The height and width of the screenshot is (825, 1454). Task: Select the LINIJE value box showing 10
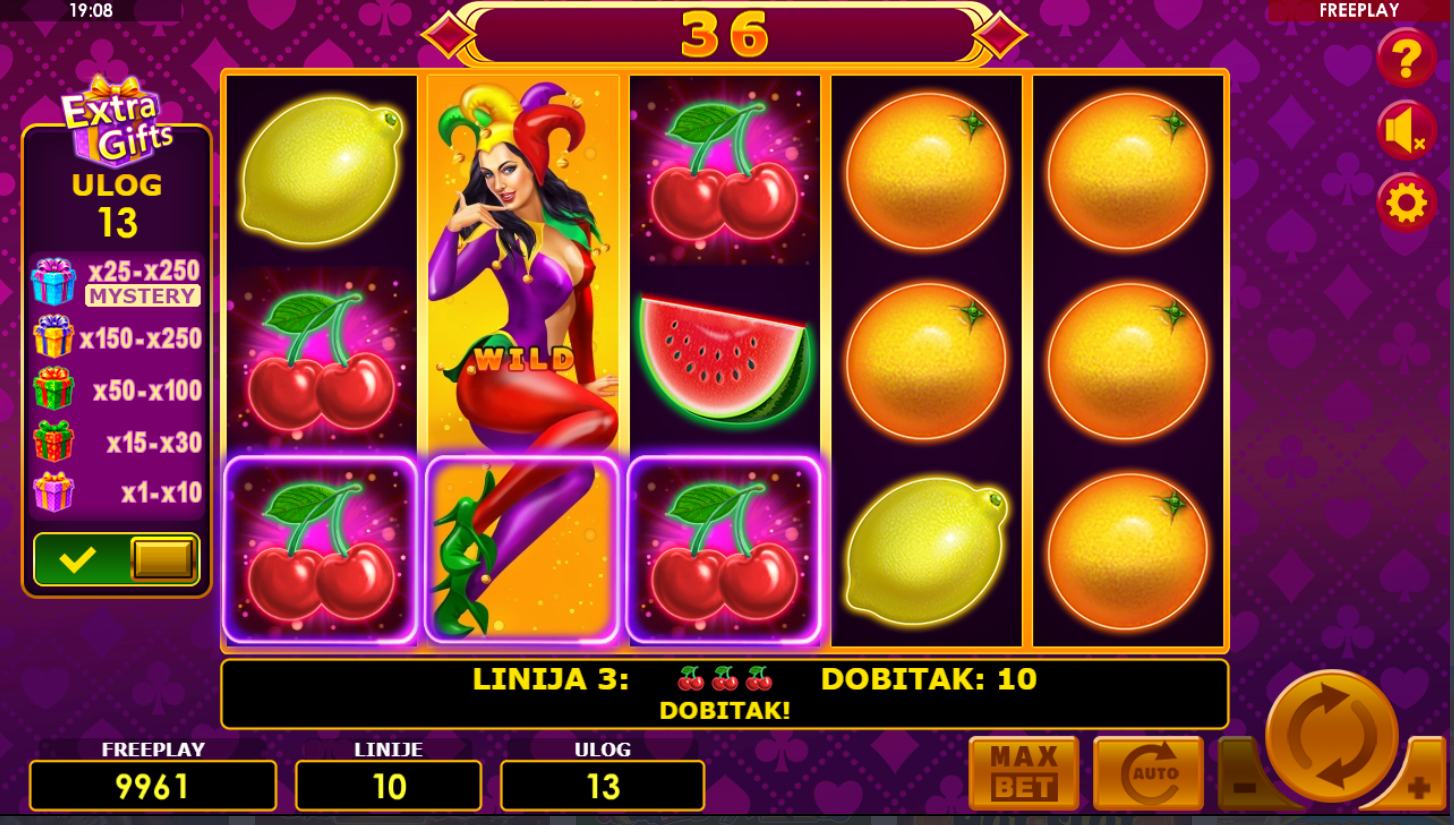coord(388,786)
